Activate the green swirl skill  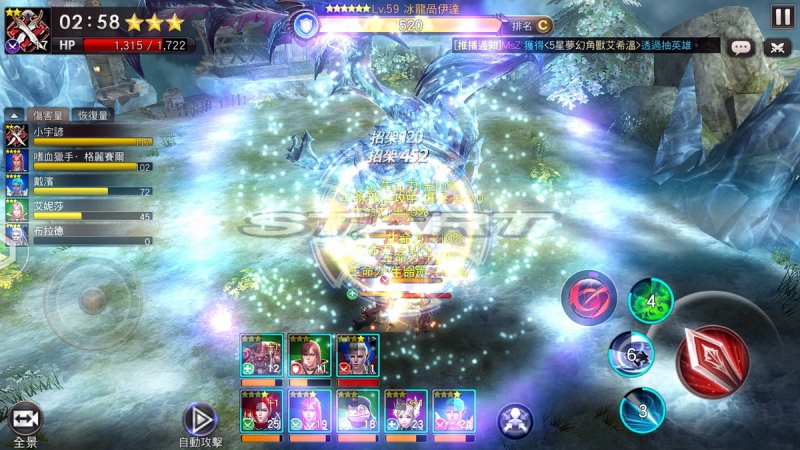point(651,302)
